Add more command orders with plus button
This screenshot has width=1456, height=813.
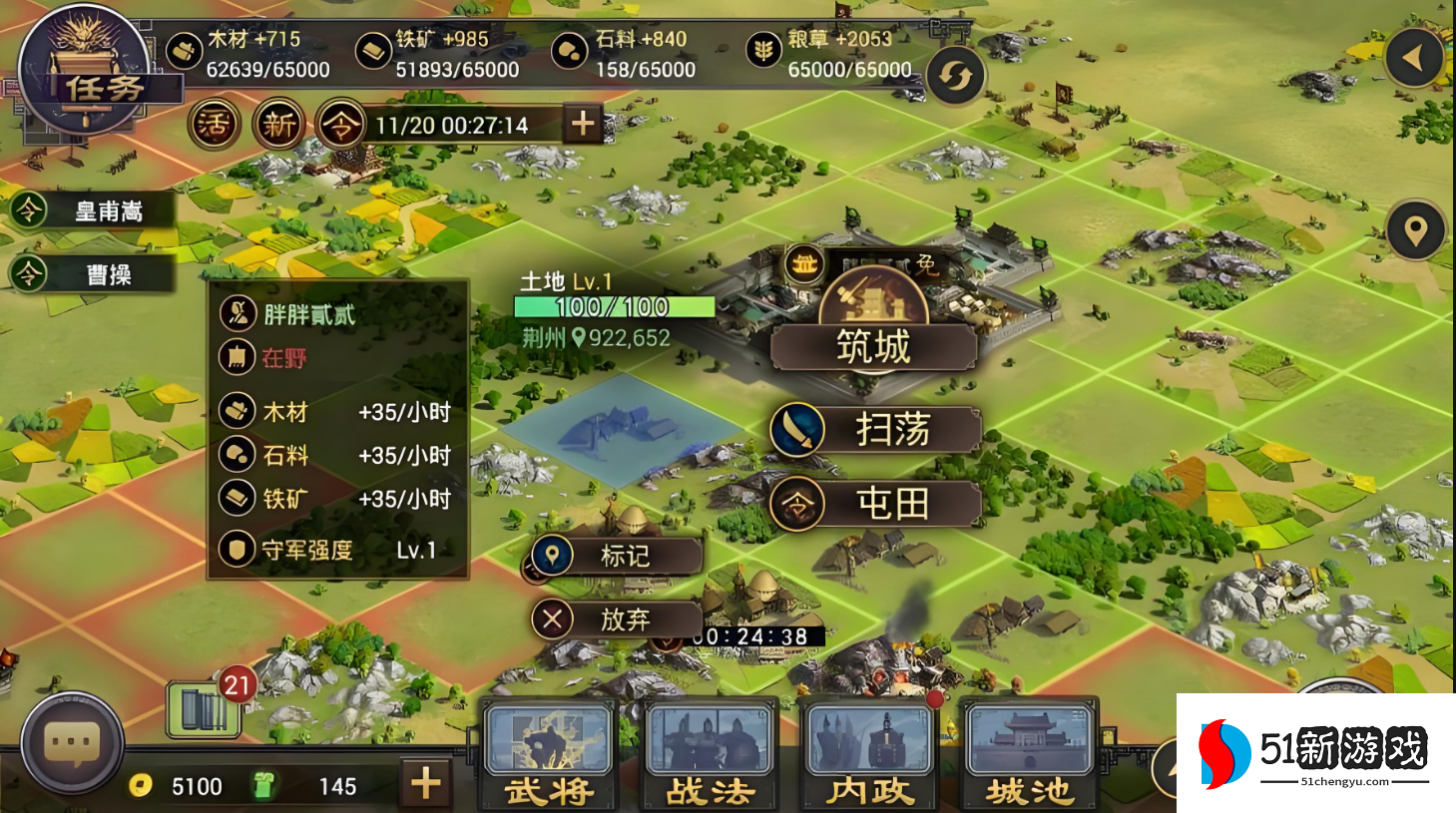(x=583, y=124)
